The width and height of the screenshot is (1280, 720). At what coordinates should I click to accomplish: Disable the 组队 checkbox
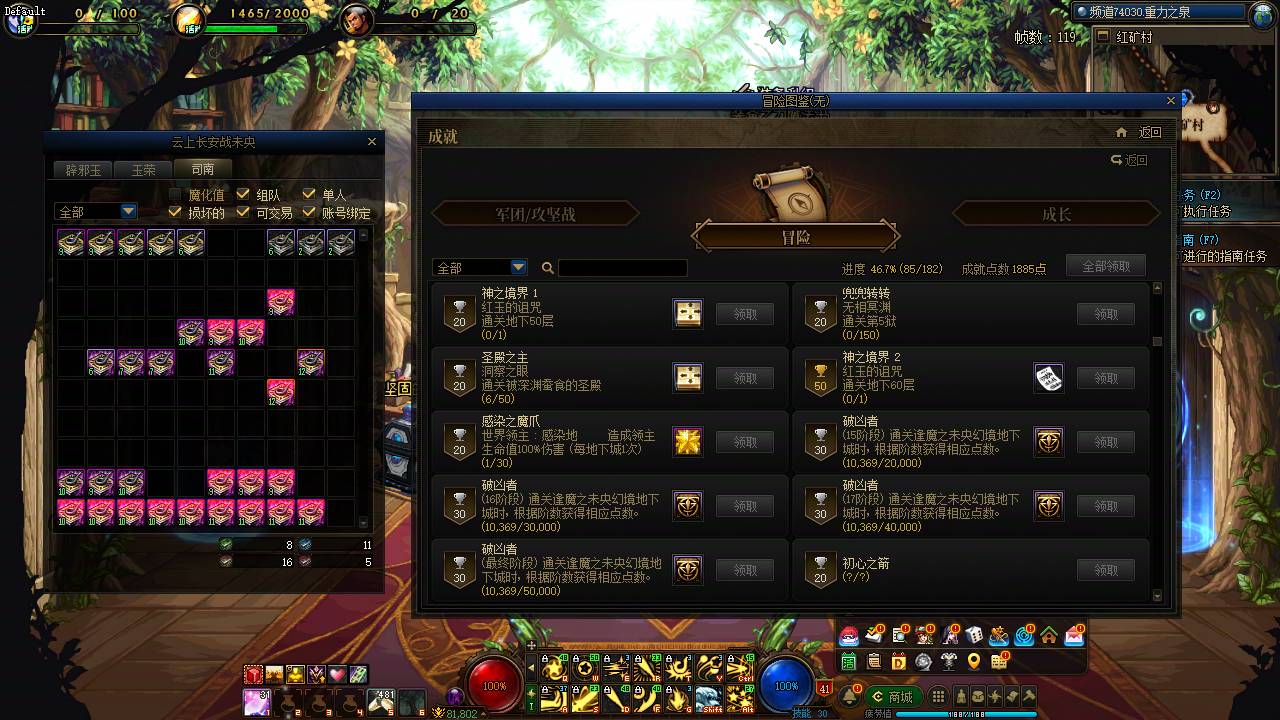[242, 194]
